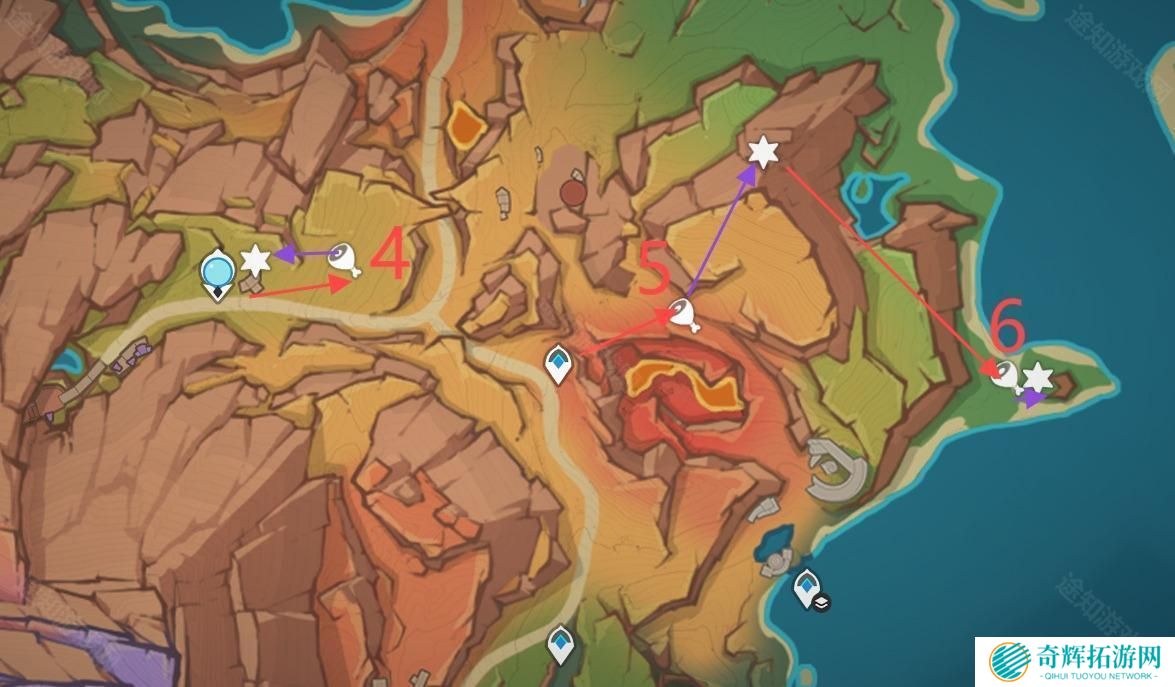The height and width of the screenshot is (687, 1175).
Task: Select the dark red circle map marker
Action: tap(572, 192)
